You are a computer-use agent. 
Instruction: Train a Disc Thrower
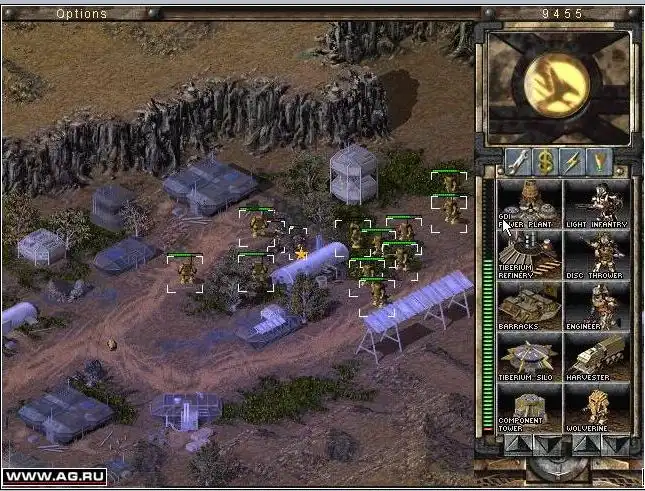click(x=597, y=255)
